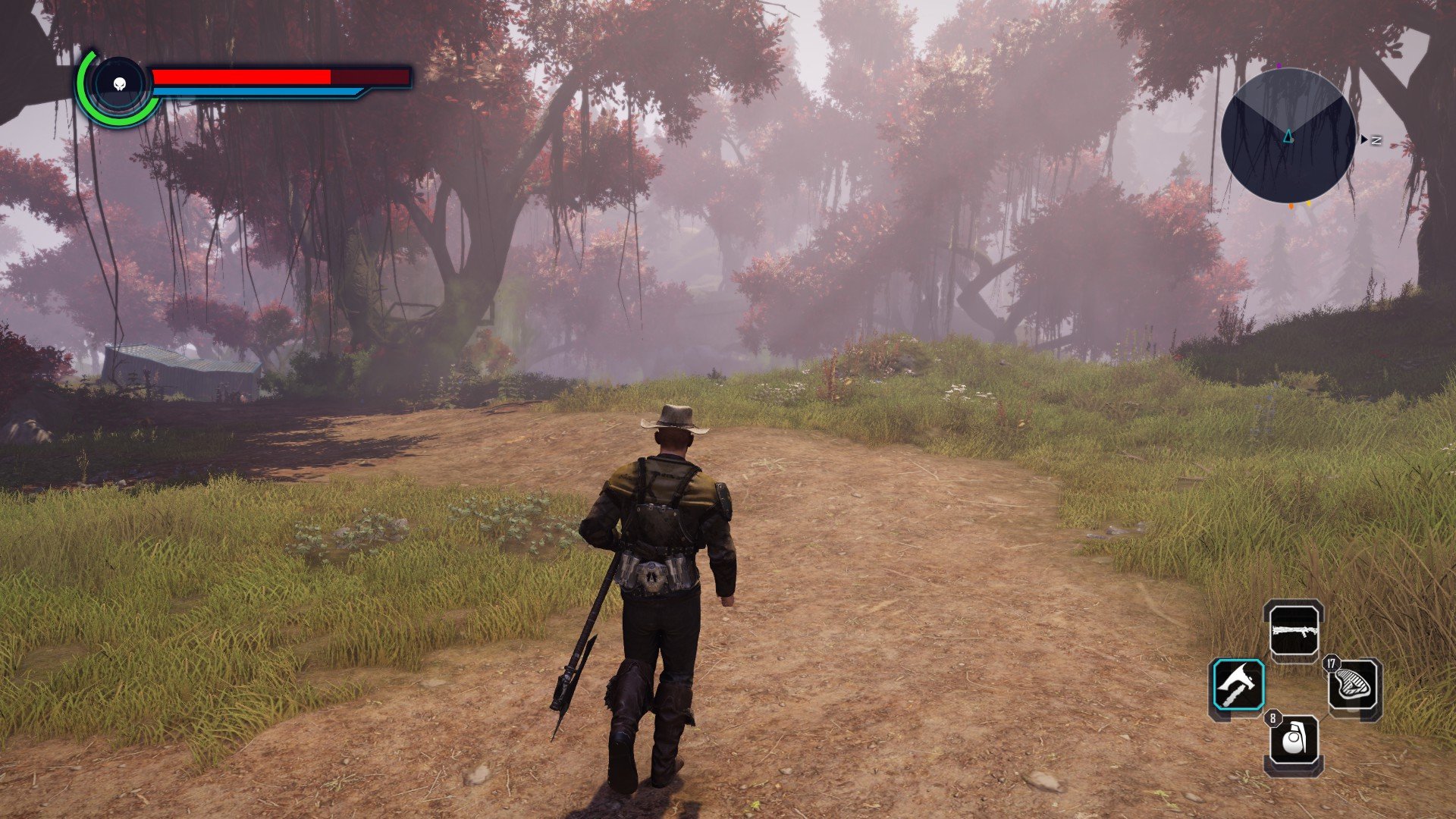Equip the shotgun from the quick slot
1456x819 pixels.
[1296, 630]
